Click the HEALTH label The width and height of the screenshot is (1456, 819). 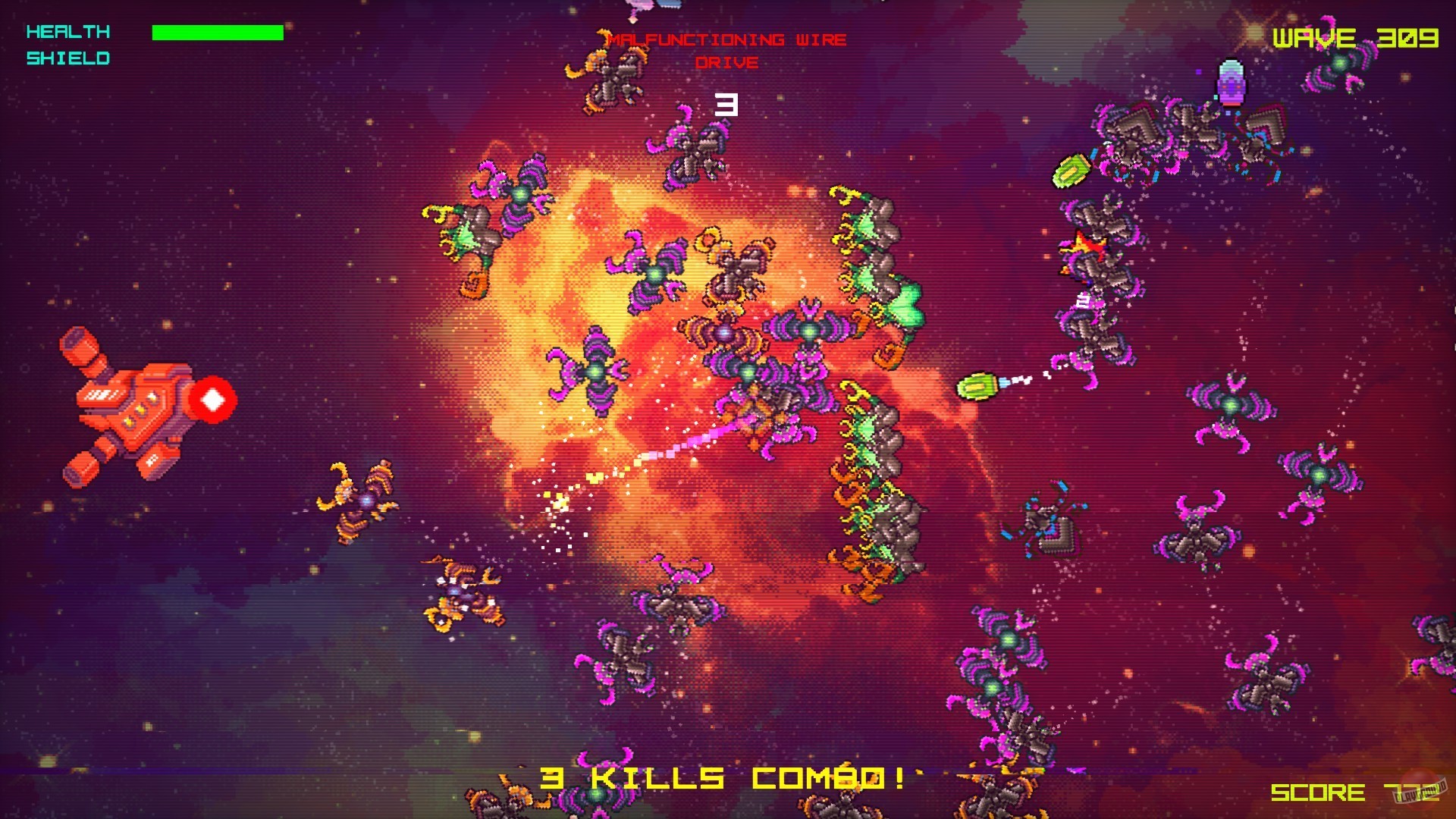[x=67, y=32]
